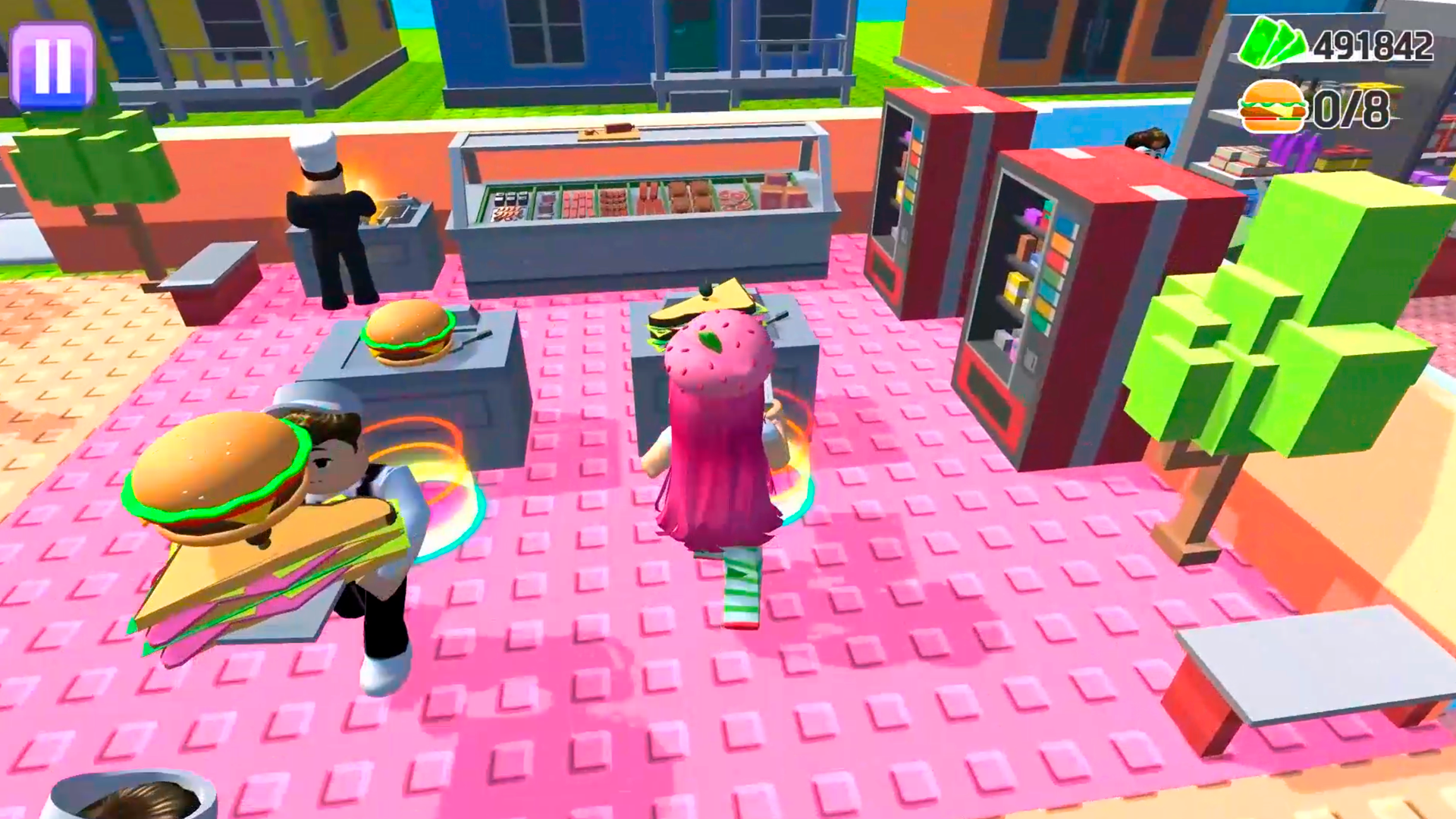Click the green cash bills icon

point(1274,42)
